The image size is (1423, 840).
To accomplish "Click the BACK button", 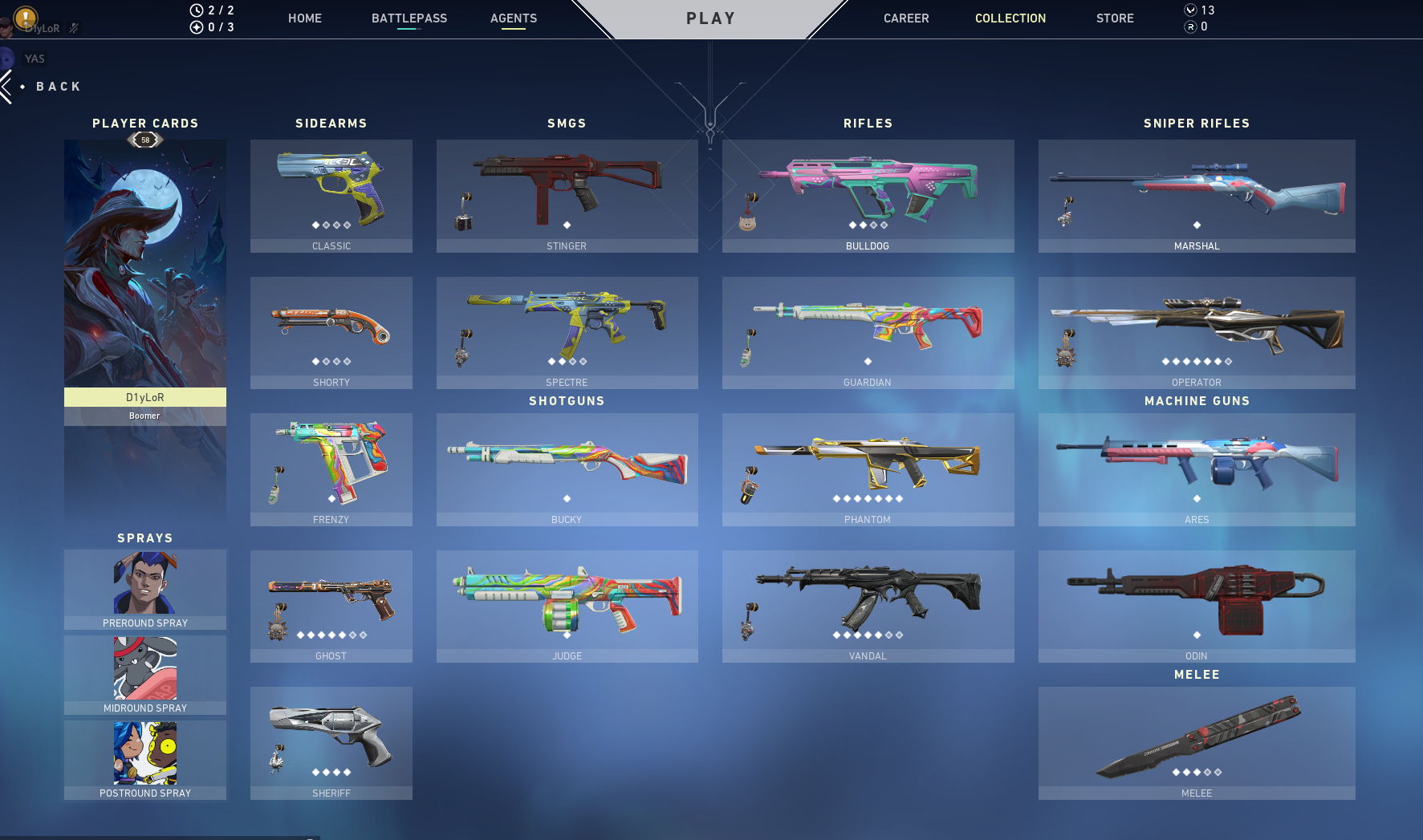I will point(59,86).
